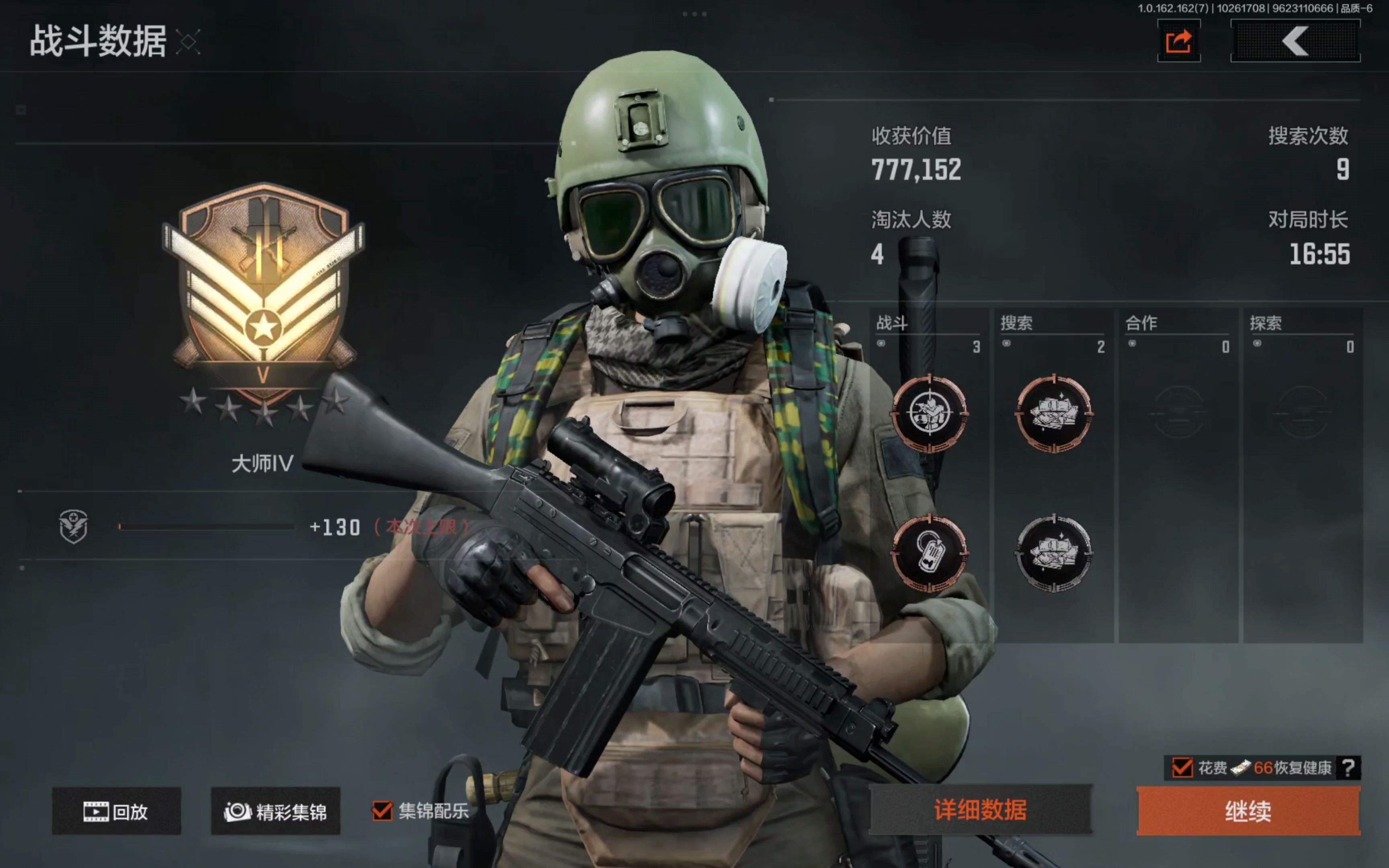This screenshot has height=868, width=1389.
Task: View the bronze-rimmed cash search medal
Action: tap(1054, 413)
